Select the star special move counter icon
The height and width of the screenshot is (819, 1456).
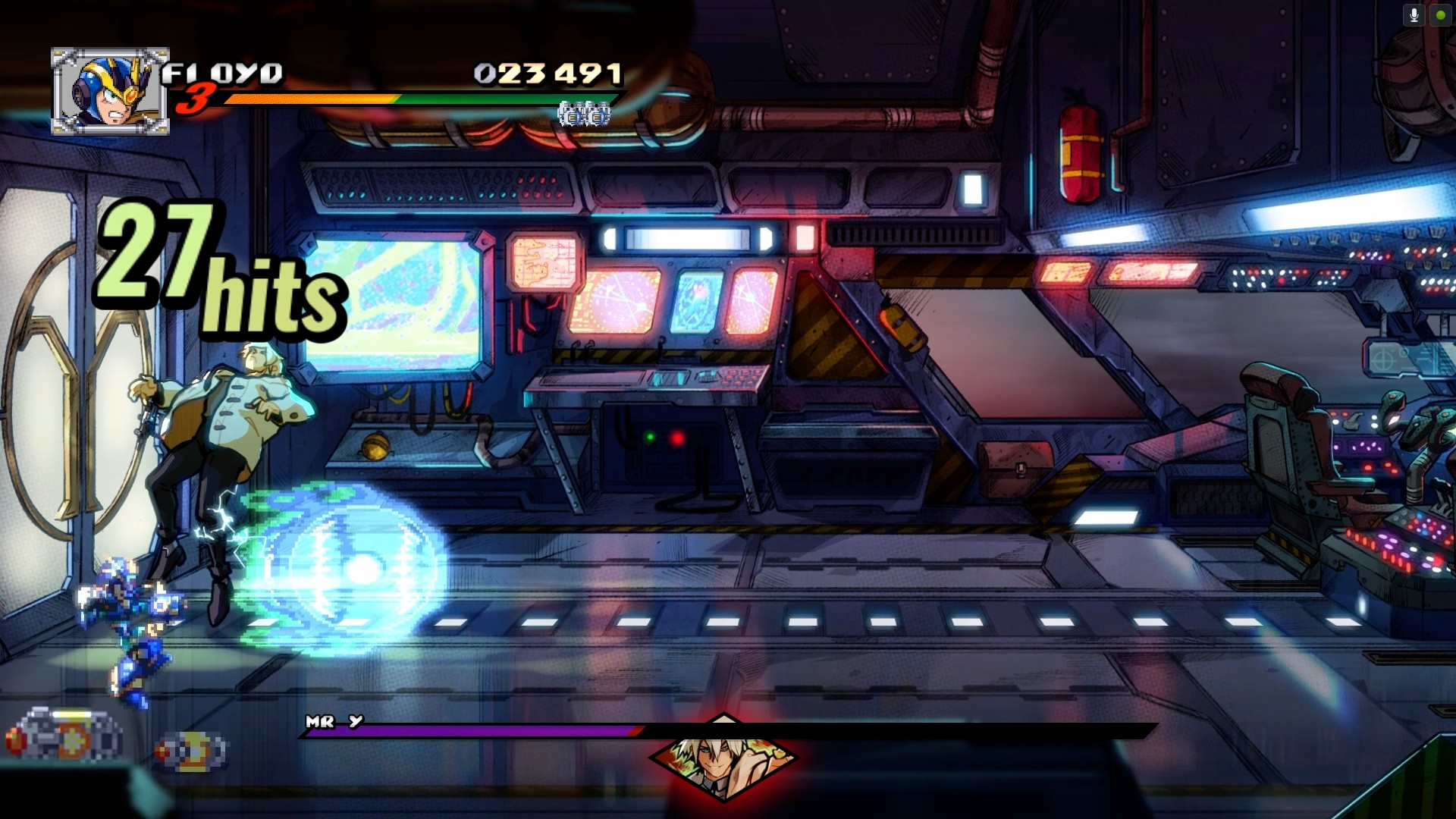[x=584, y=115]
